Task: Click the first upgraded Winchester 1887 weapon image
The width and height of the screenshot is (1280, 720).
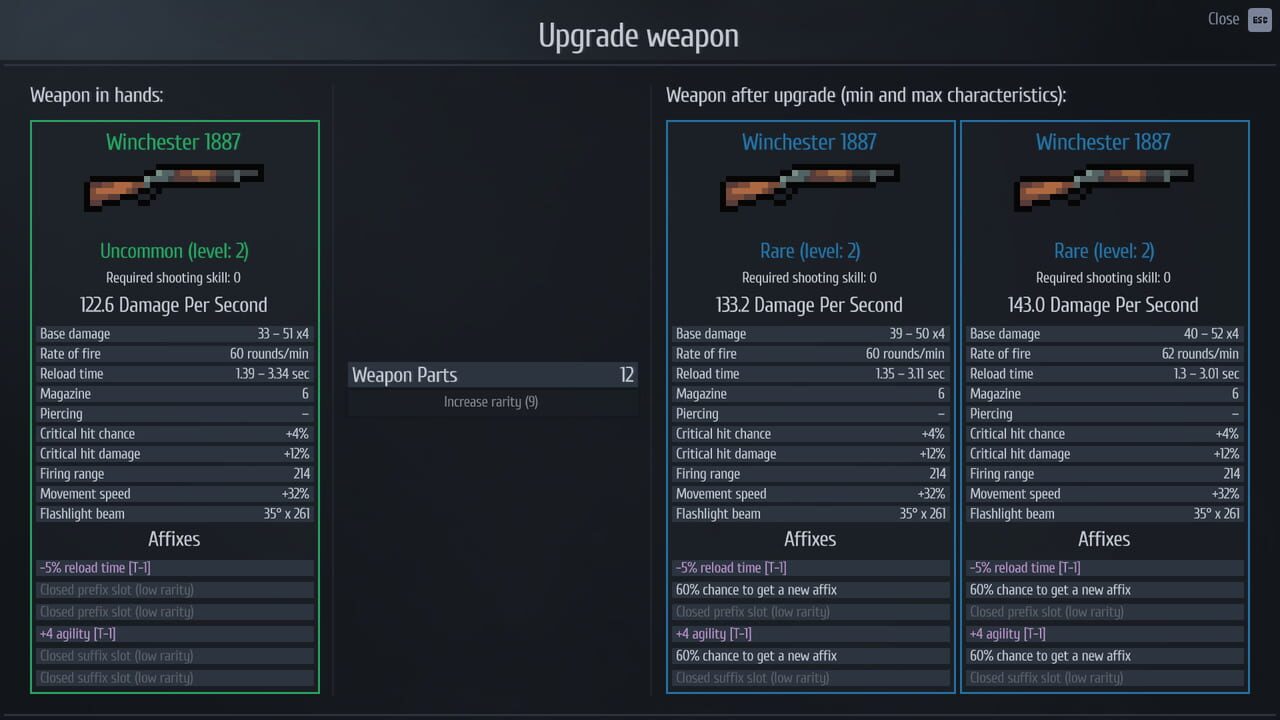Action: point(810,188)
